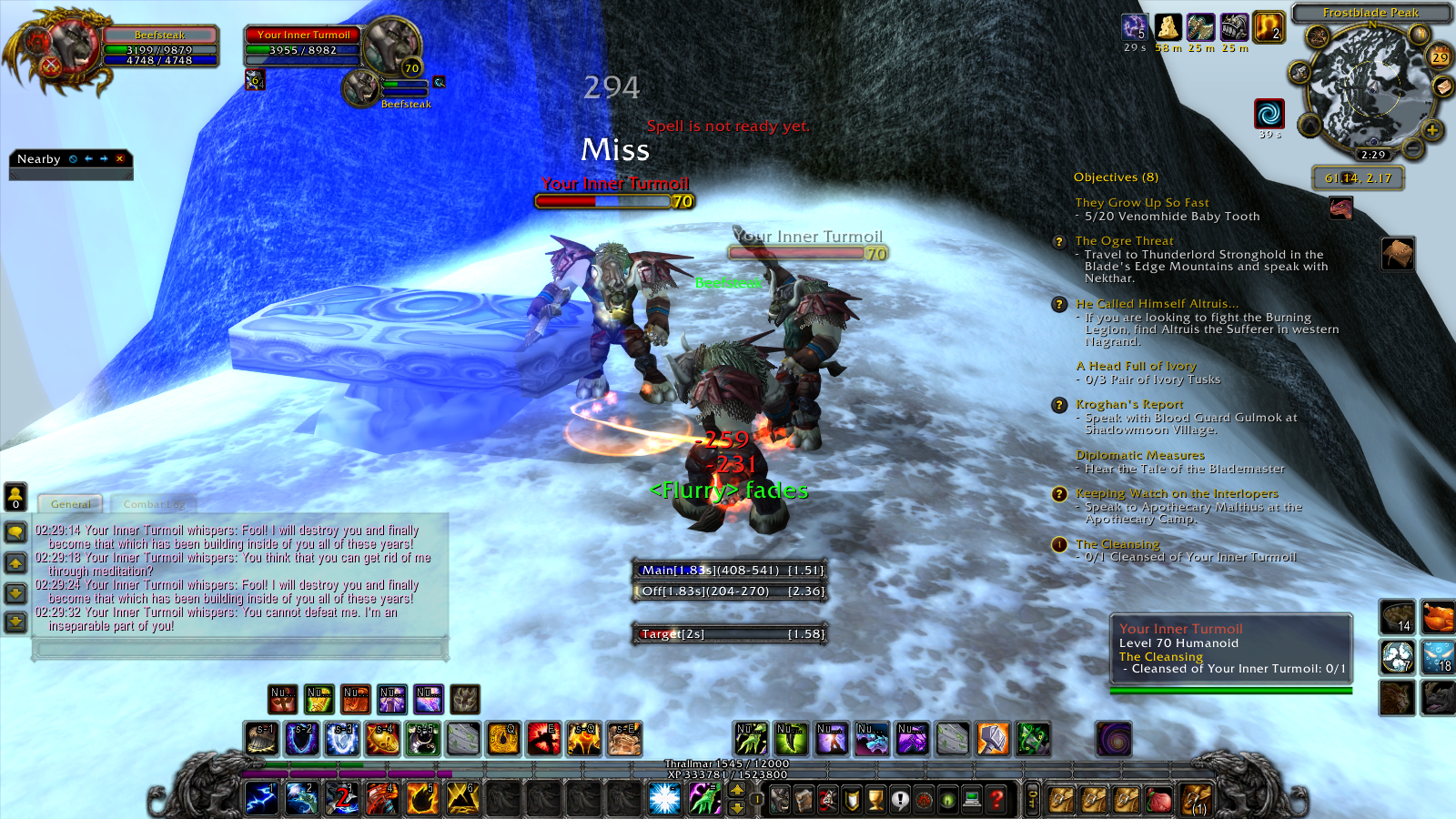Select The Cleansing quest in objectives tracker
Viewport: 1456px width, 819px height.
1117,544
